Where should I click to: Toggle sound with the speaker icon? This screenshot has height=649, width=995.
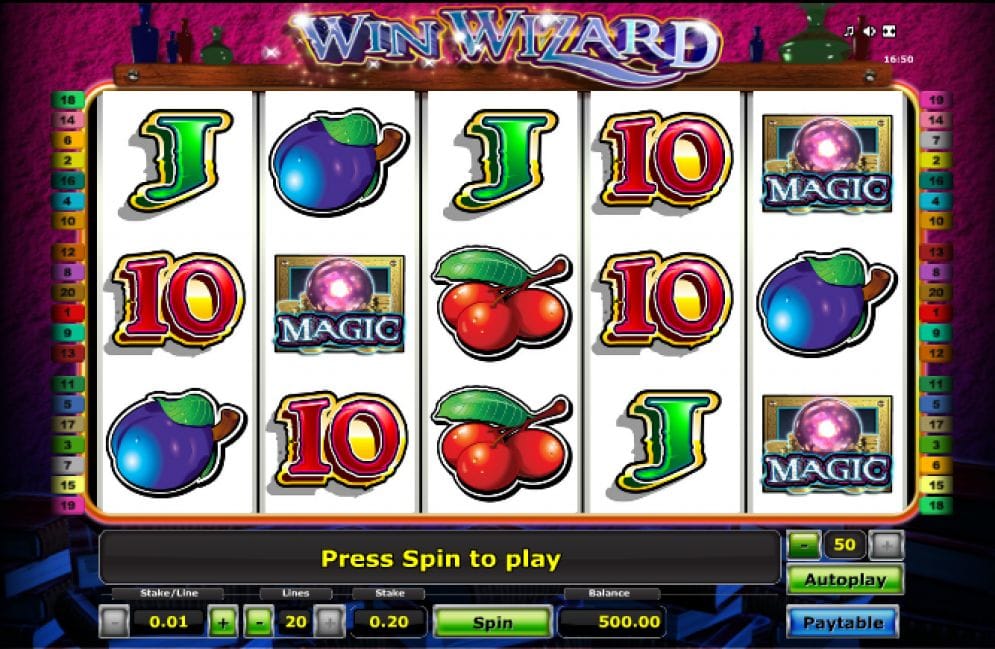868,31
